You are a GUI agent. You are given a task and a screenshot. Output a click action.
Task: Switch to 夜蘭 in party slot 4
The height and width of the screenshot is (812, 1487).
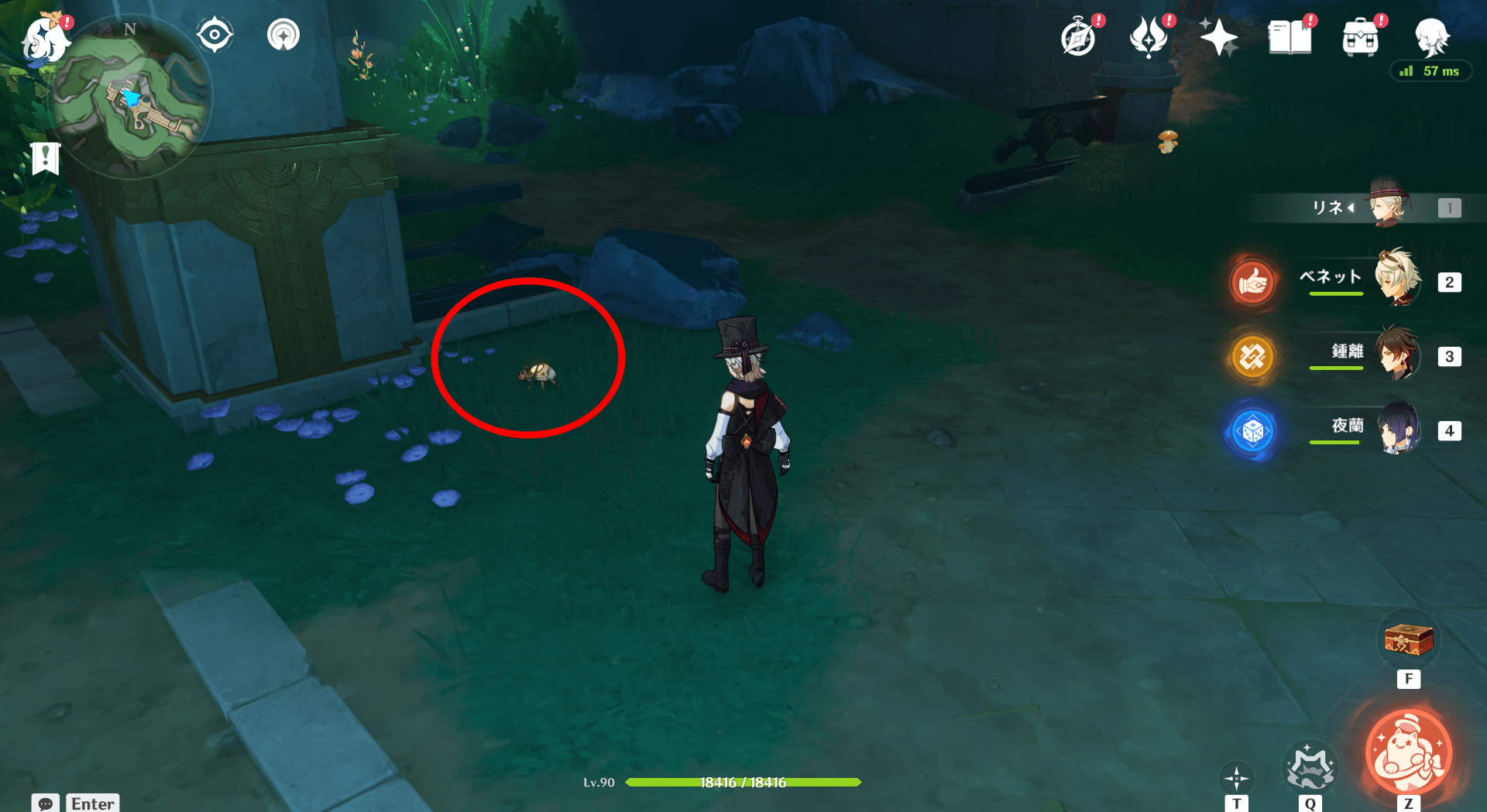(1398, 430)
